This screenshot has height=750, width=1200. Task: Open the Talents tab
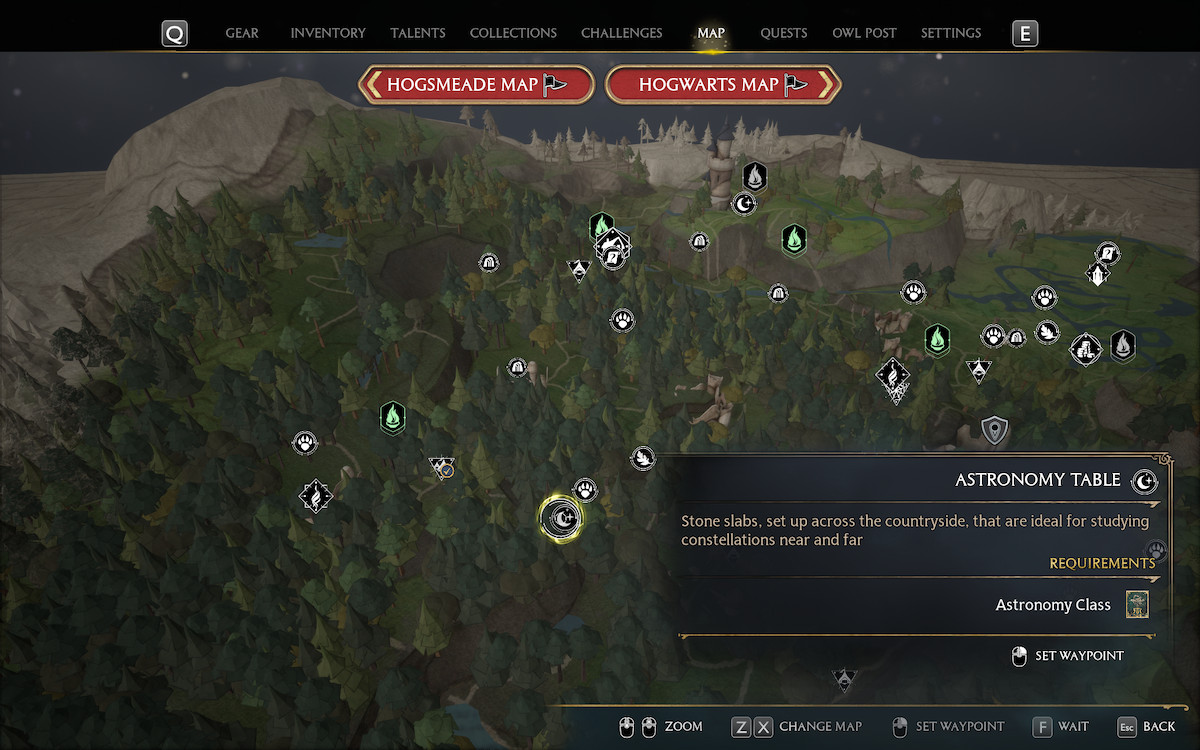tap(418, 33)
